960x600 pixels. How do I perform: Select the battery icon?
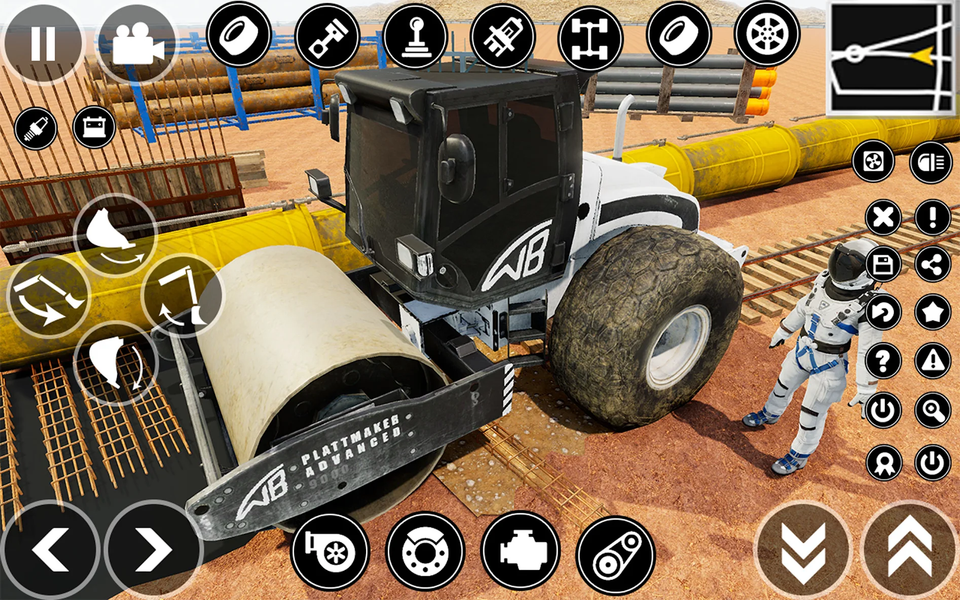[94, 128]
